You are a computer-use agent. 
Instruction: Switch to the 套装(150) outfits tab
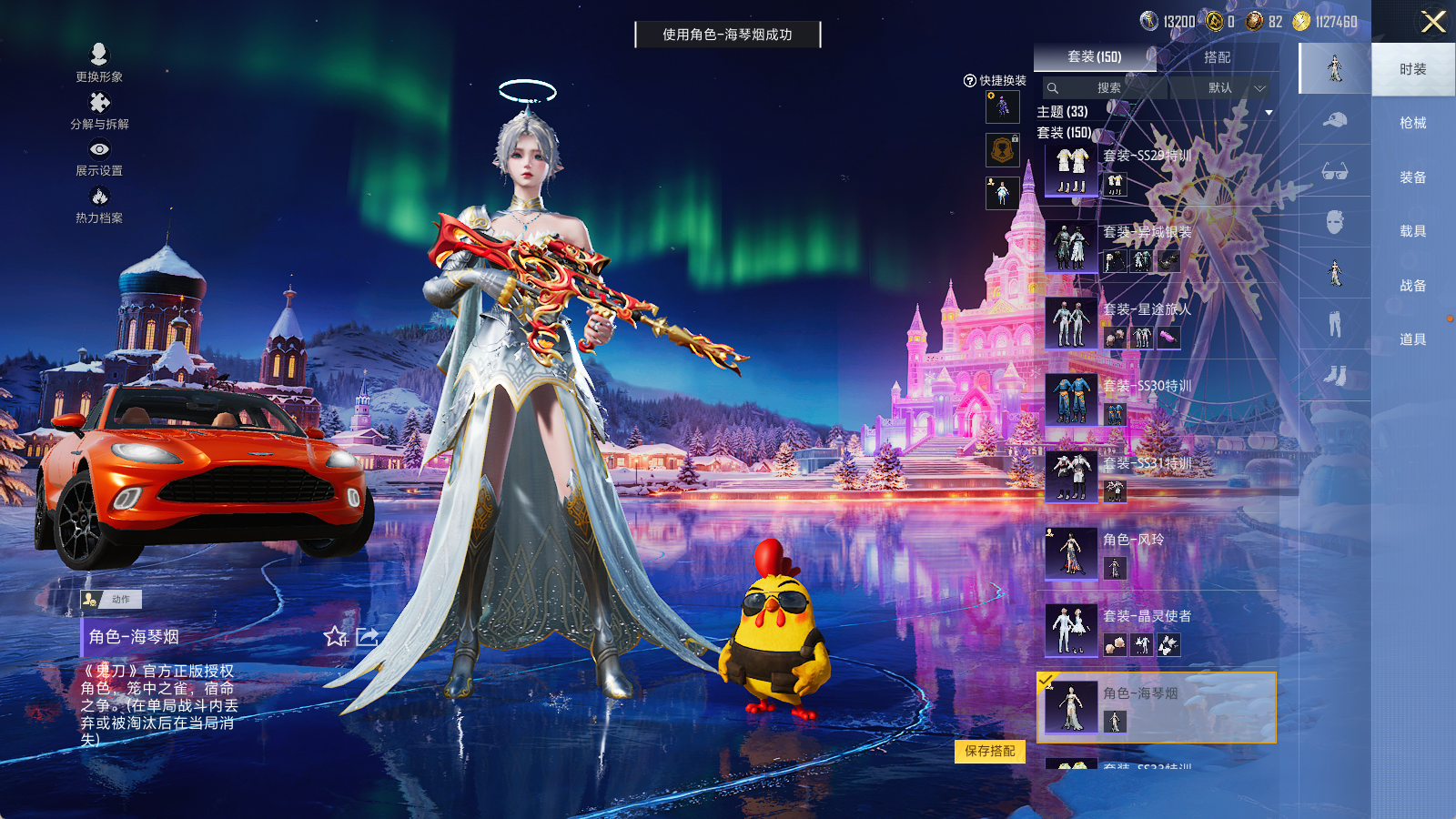pyautogui.click(x=1094, y=56)
